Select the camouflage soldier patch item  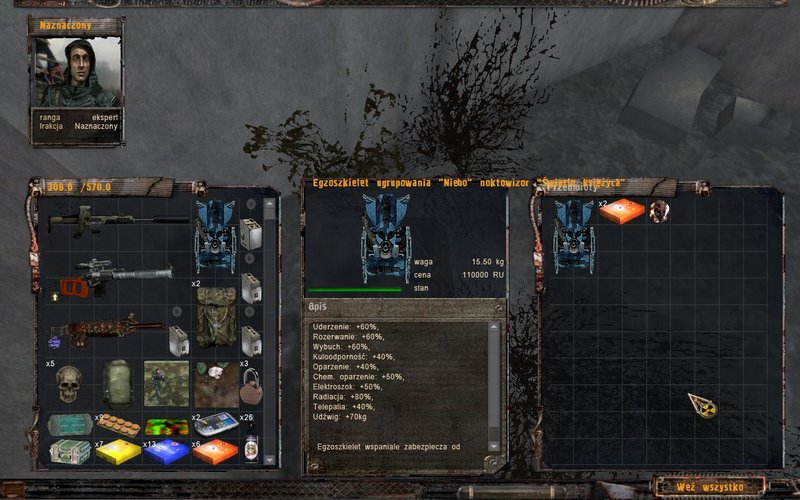click(165, 383)
